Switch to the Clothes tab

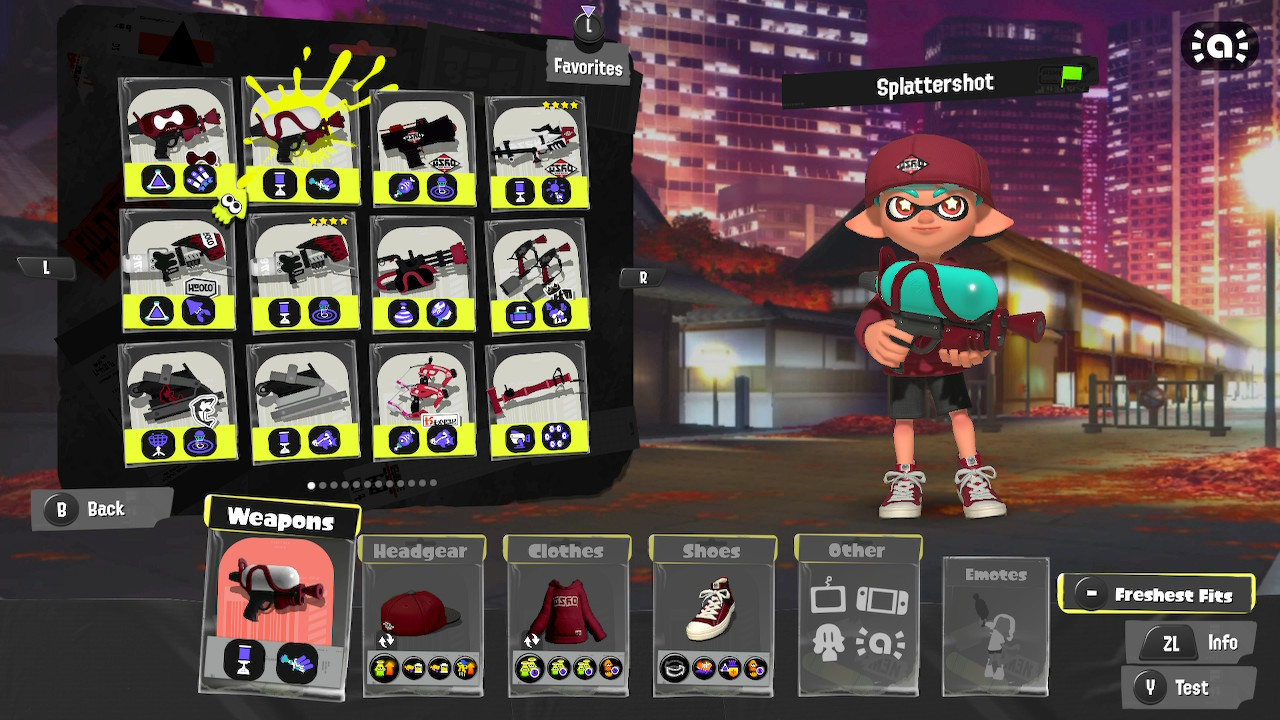567,550
